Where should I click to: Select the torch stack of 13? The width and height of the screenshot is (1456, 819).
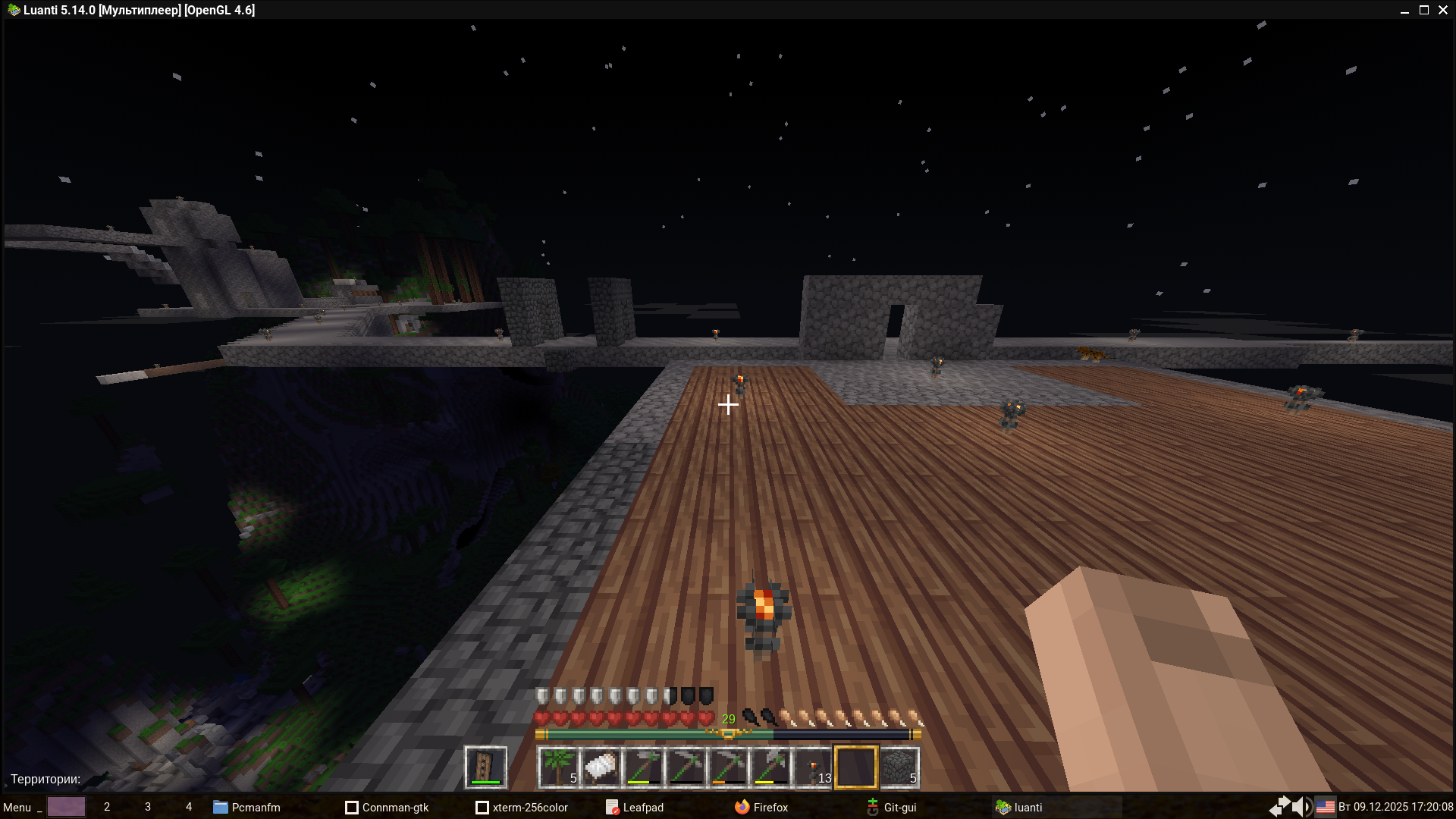coord(813,767)
